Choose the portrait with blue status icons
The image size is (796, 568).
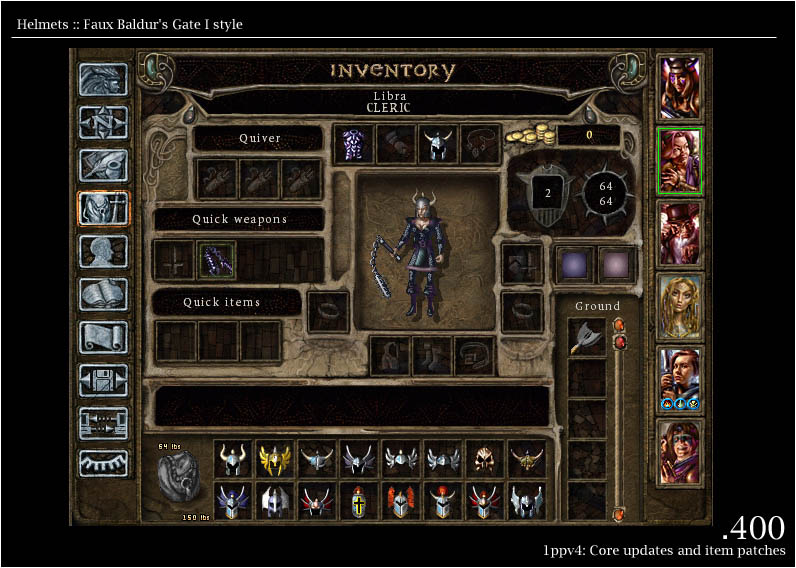(x=680, y=379)
